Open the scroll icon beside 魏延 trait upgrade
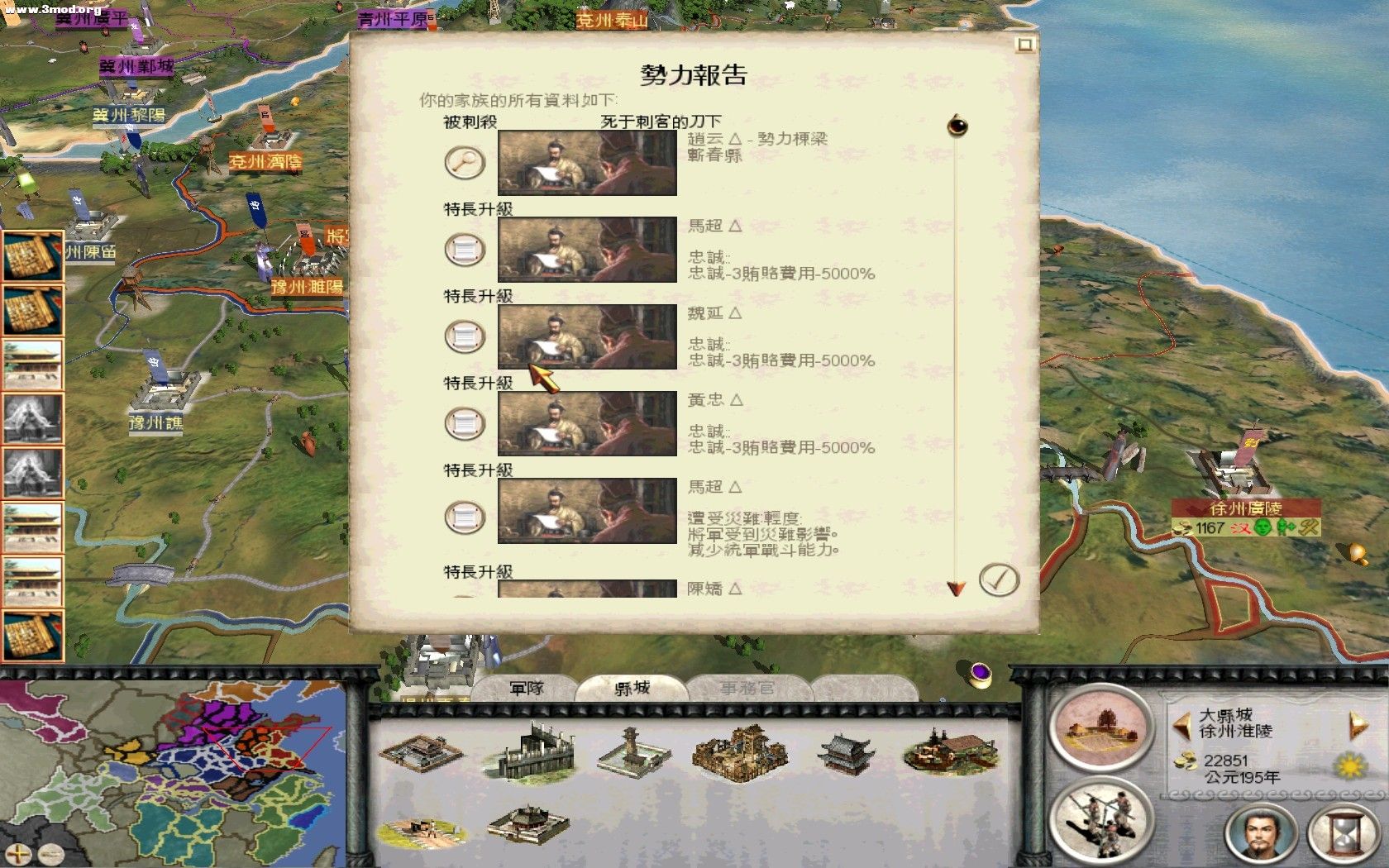Screen dimensions: 1389x868 (464, 336)
